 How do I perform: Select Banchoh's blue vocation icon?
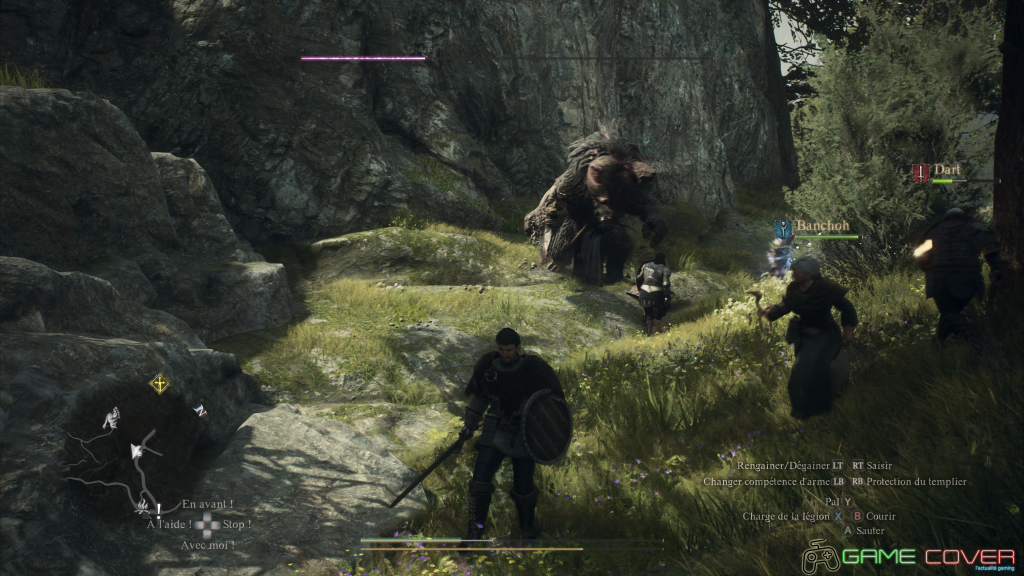(785, 228)
